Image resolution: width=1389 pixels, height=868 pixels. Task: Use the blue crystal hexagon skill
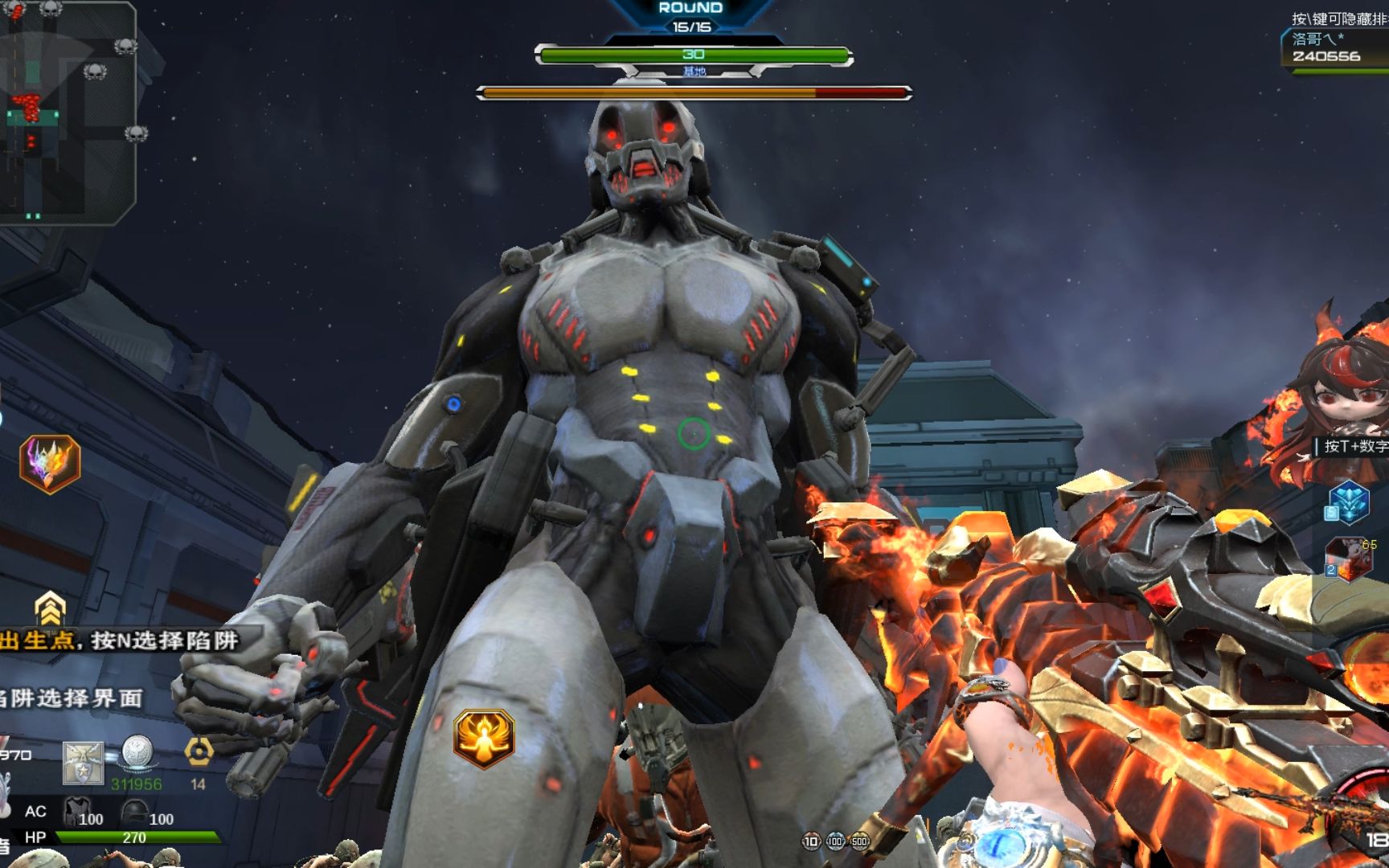pyautogui.click(x=1349, y=502)
